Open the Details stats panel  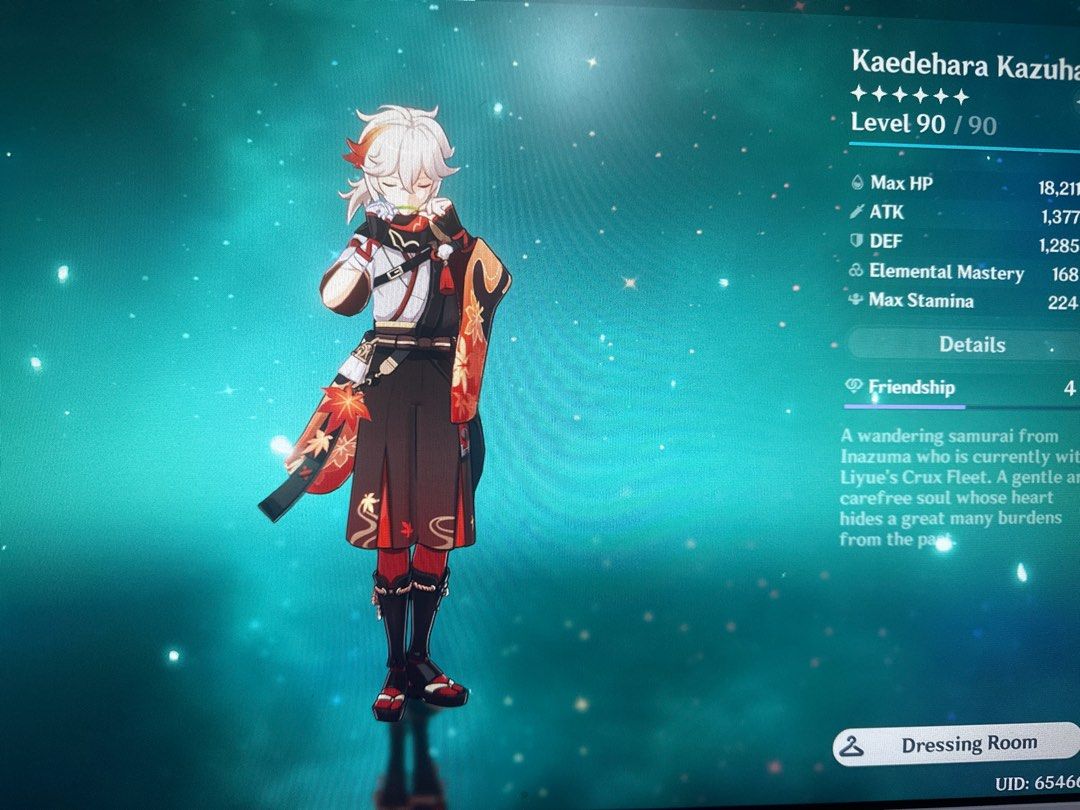coord(970,345)
